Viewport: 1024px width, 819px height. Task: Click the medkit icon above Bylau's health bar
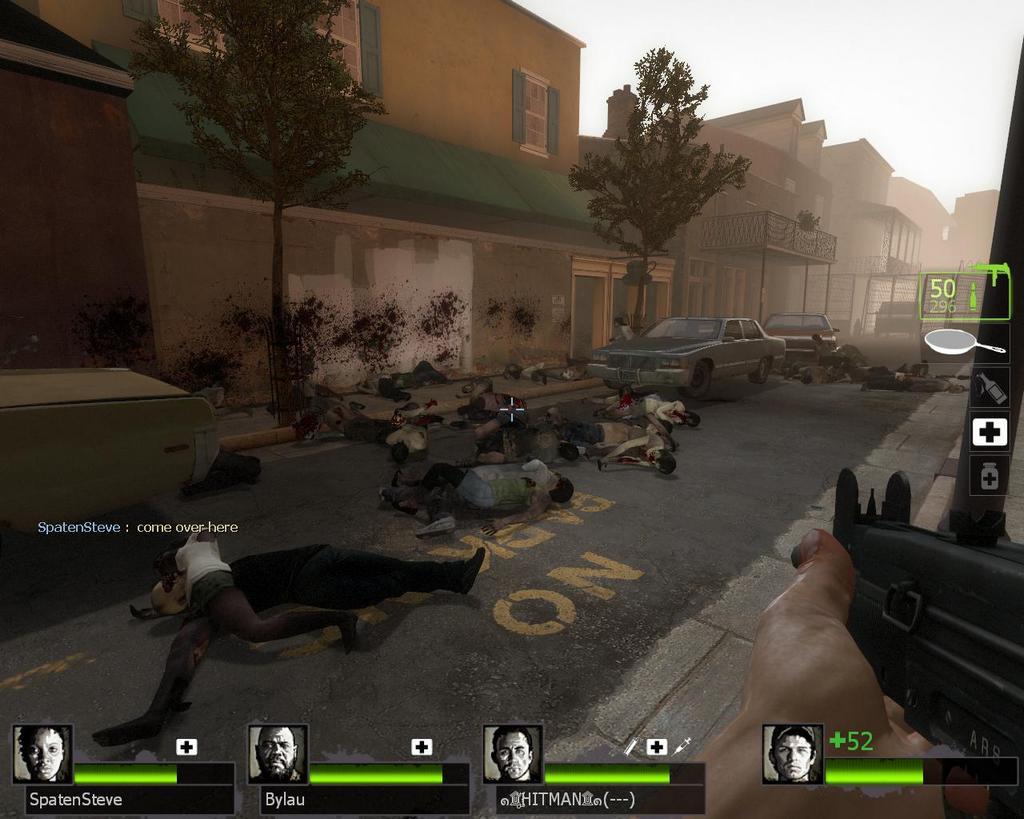(x=422, y=746)
